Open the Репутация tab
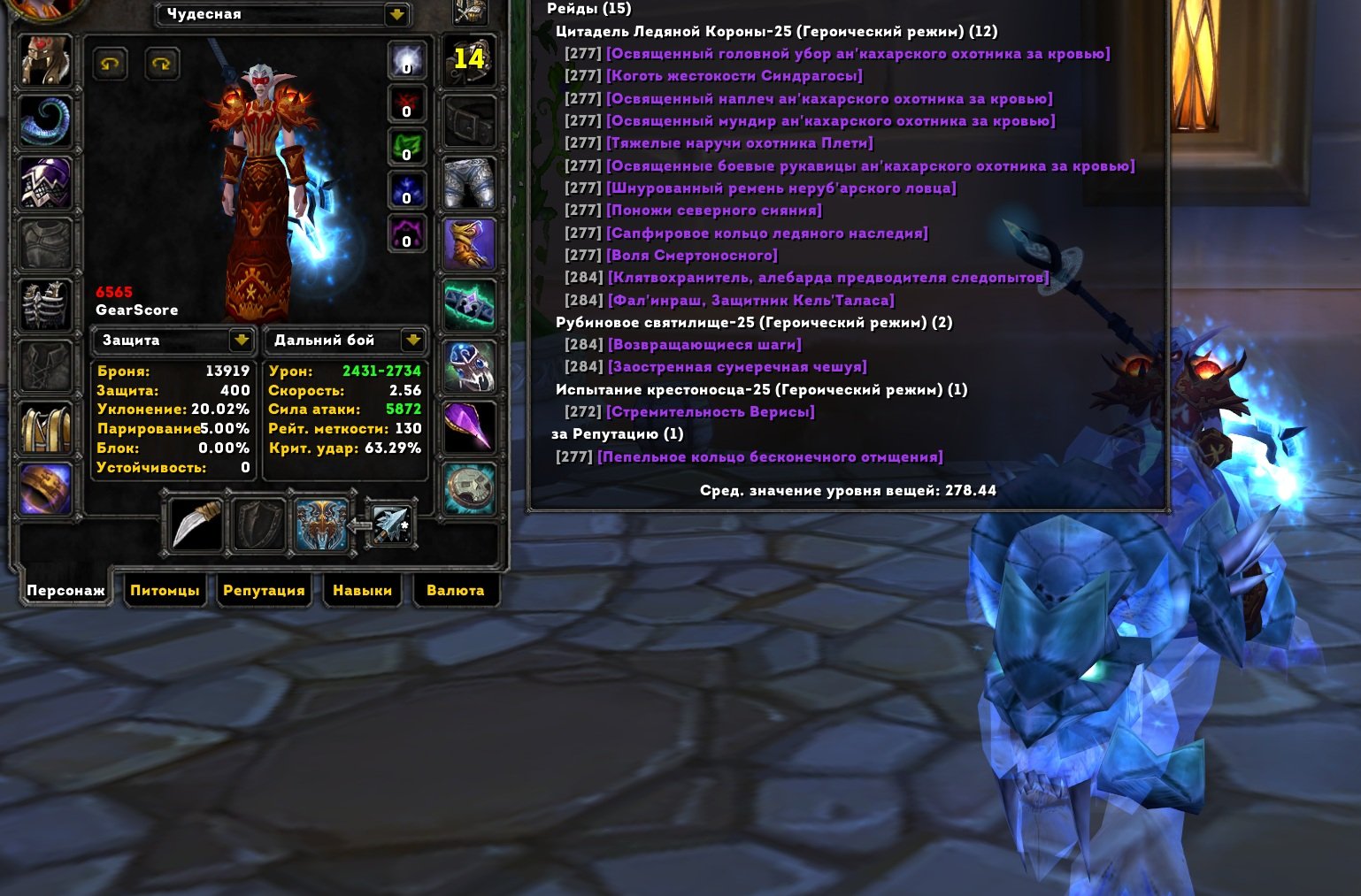Image resolution: width=1361 pixels, height=896 pixels. pos(264,590)
